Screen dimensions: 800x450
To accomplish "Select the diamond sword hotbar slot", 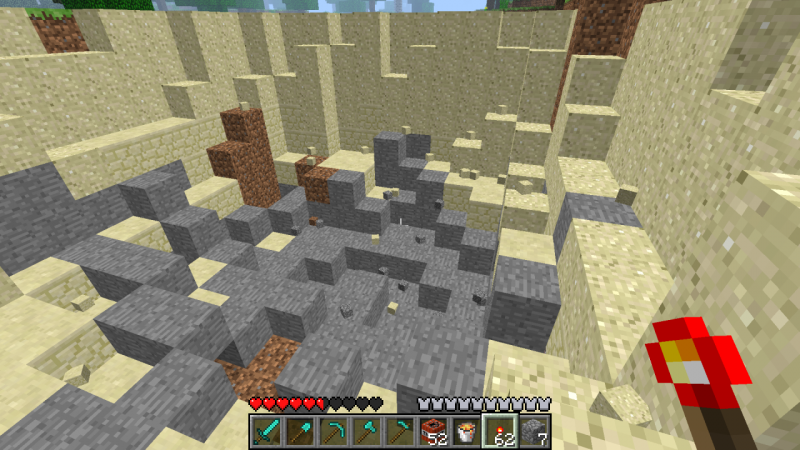I will 266,432.
